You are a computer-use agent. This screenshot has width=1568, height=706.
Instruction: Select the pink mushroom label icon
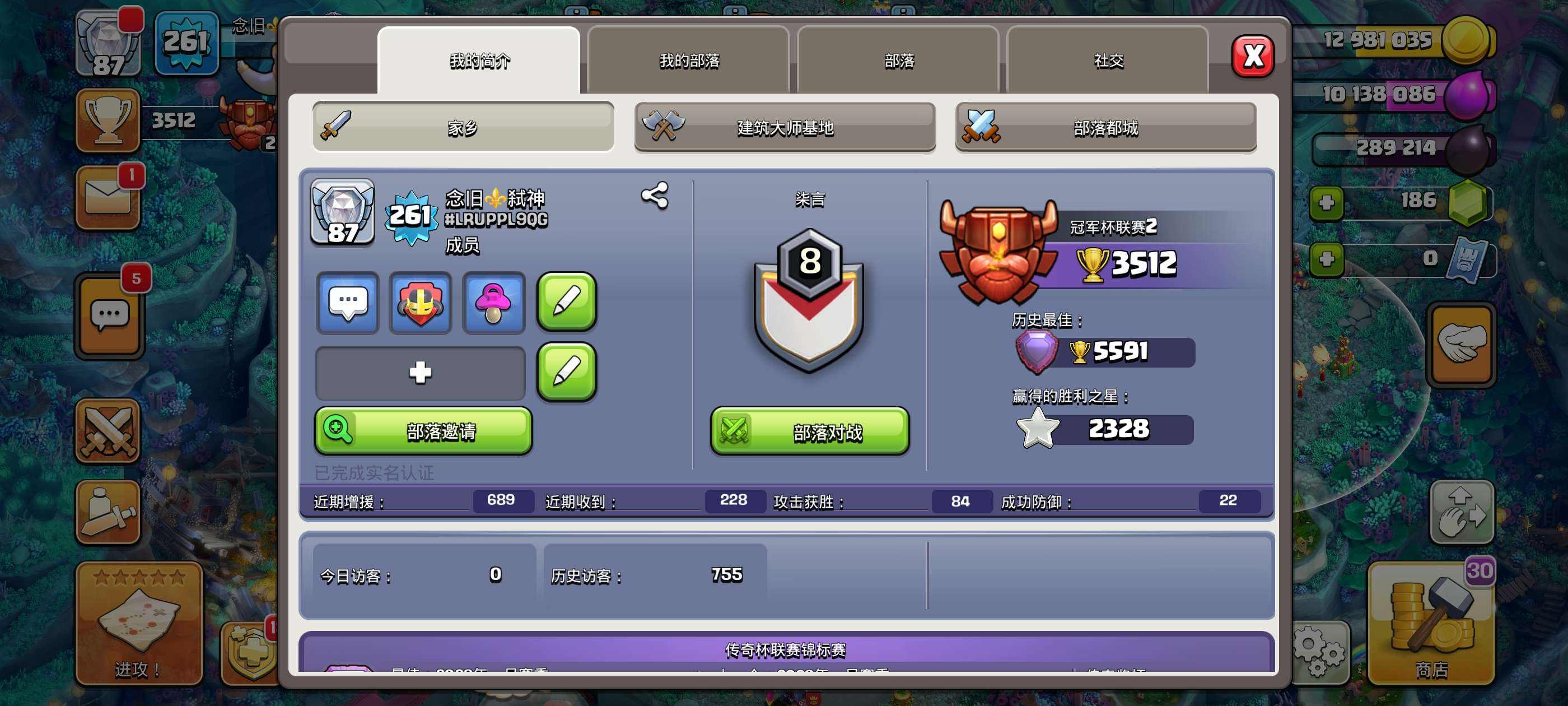pos(493,303)
